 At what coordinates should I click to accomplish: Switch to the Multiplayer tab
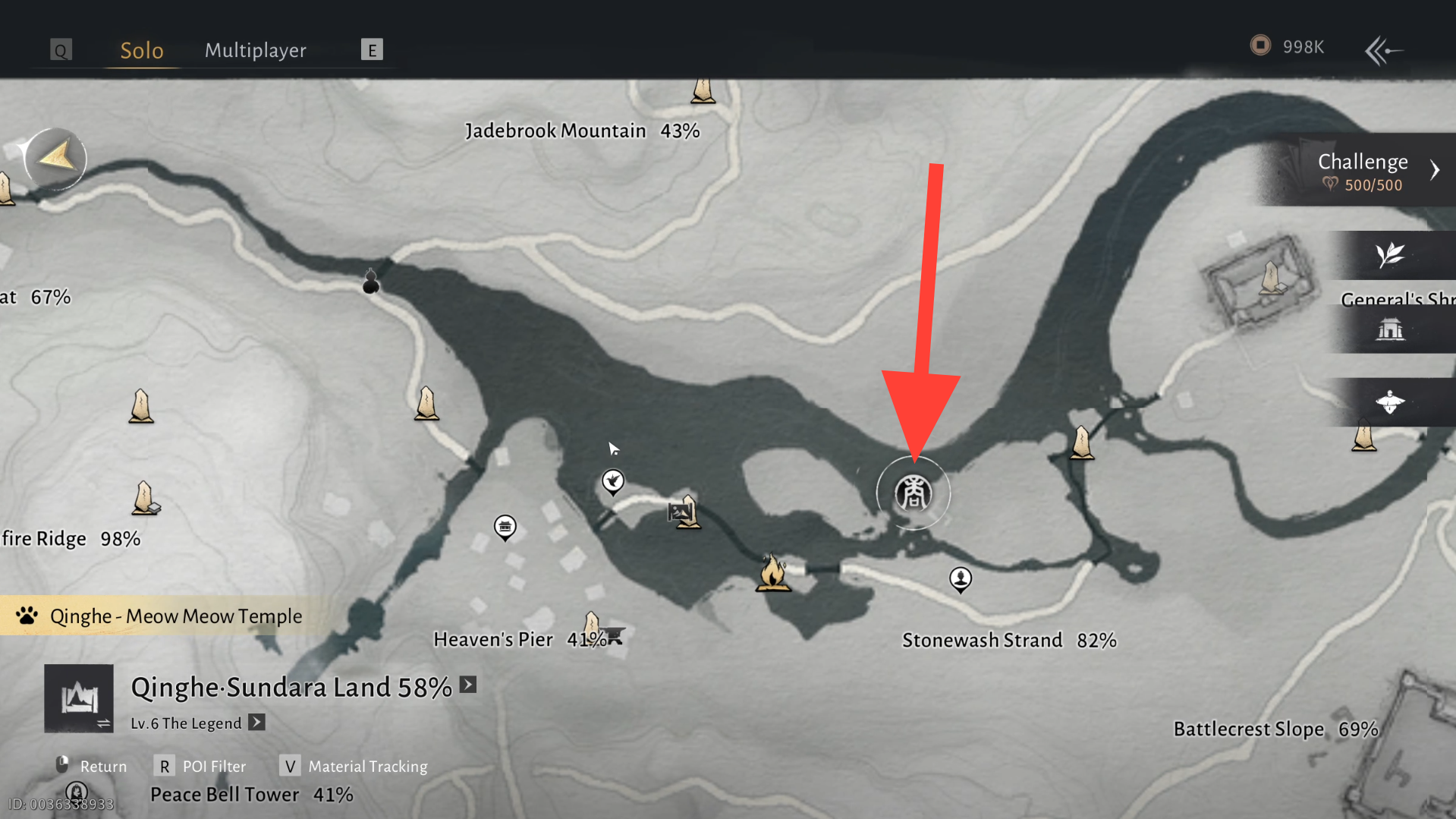[x=255, y=50]
